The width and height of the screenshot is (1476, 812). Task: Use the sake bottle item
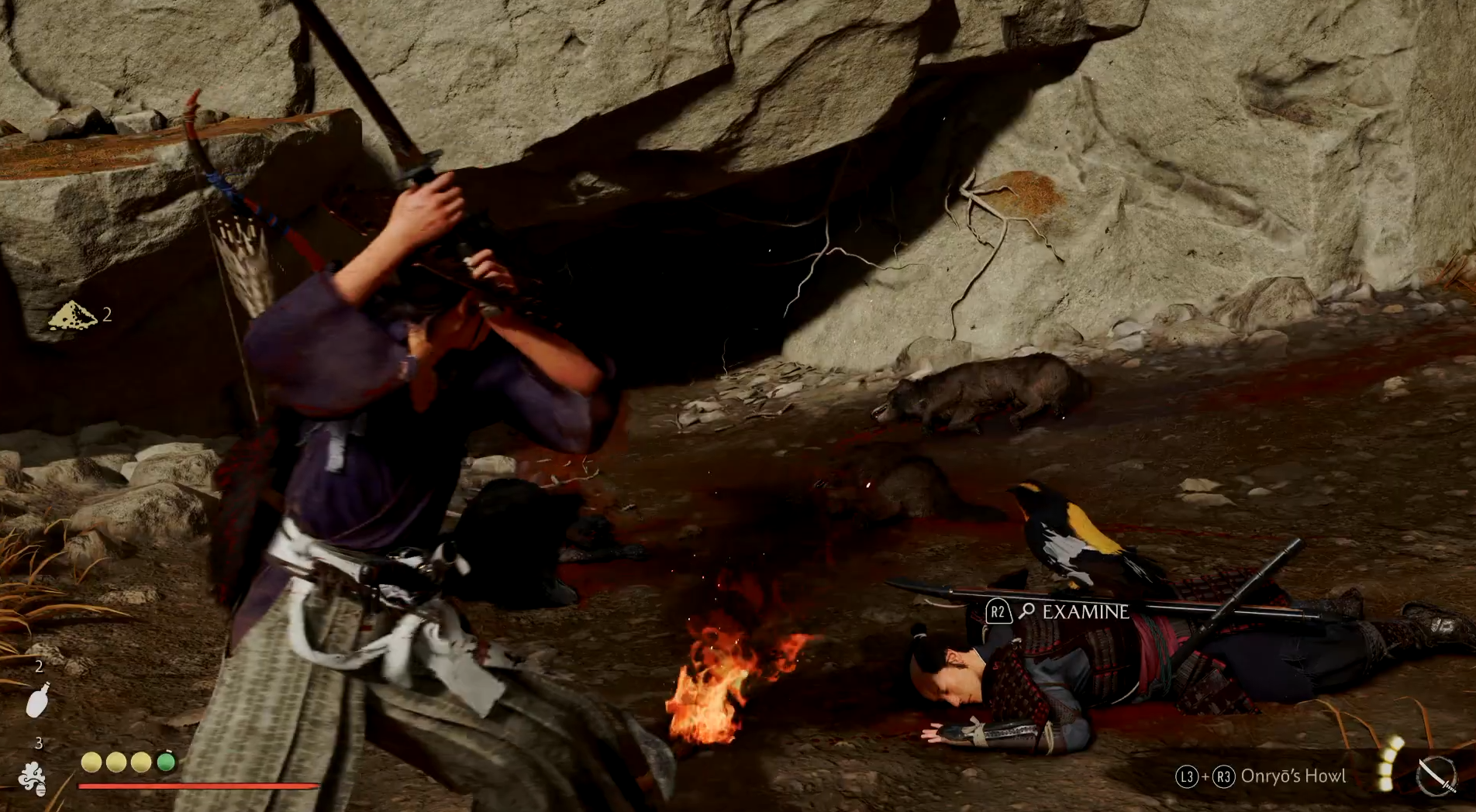37,700
